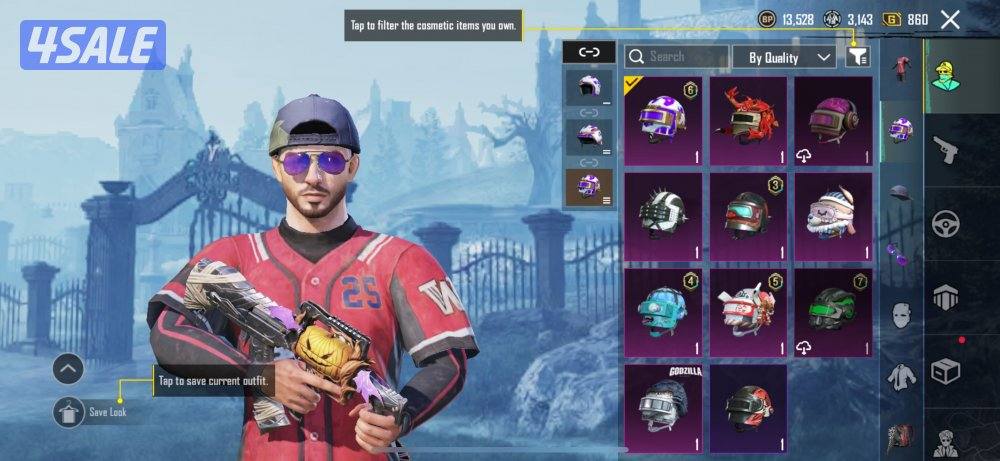Pick the green visor dark helmet

[833, 312]
